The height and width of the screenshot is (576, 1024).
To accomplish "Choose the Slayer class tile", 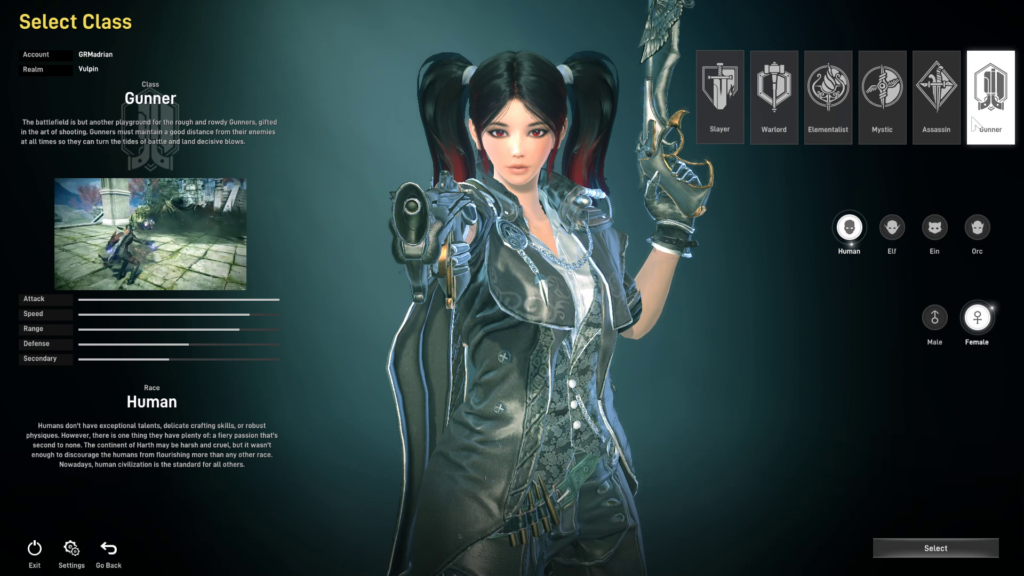I will tap(720, 97).
